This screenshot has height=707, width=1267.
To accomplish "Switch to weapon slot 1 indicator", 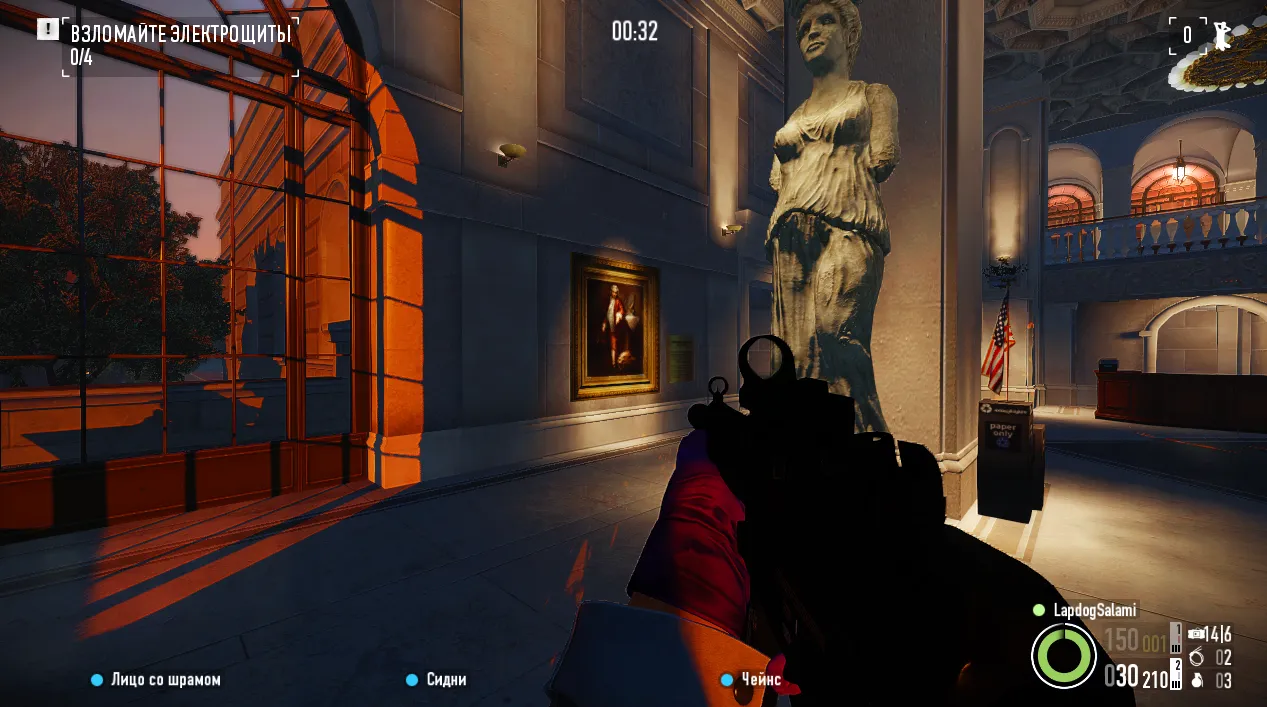I will point(1176,637).
